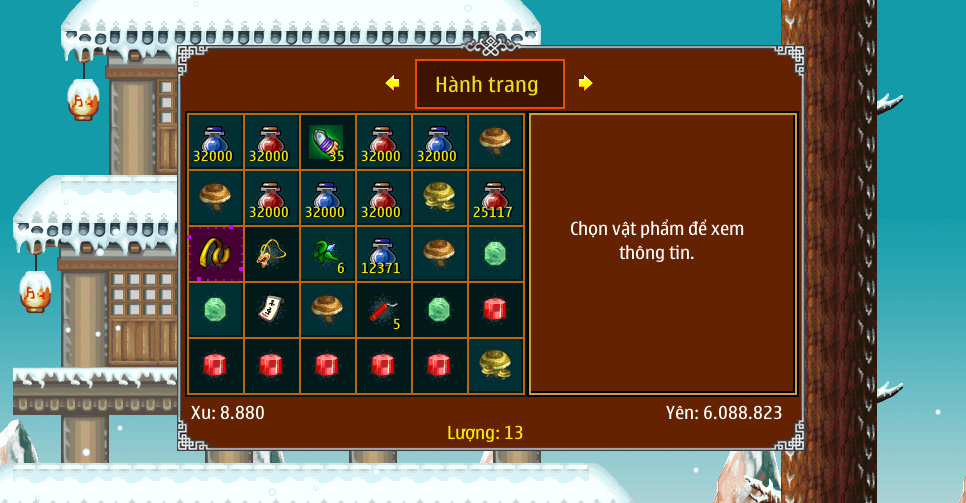966x503 pixels.
Task: Select the green herb stacked 6
Action: point(327,254)
